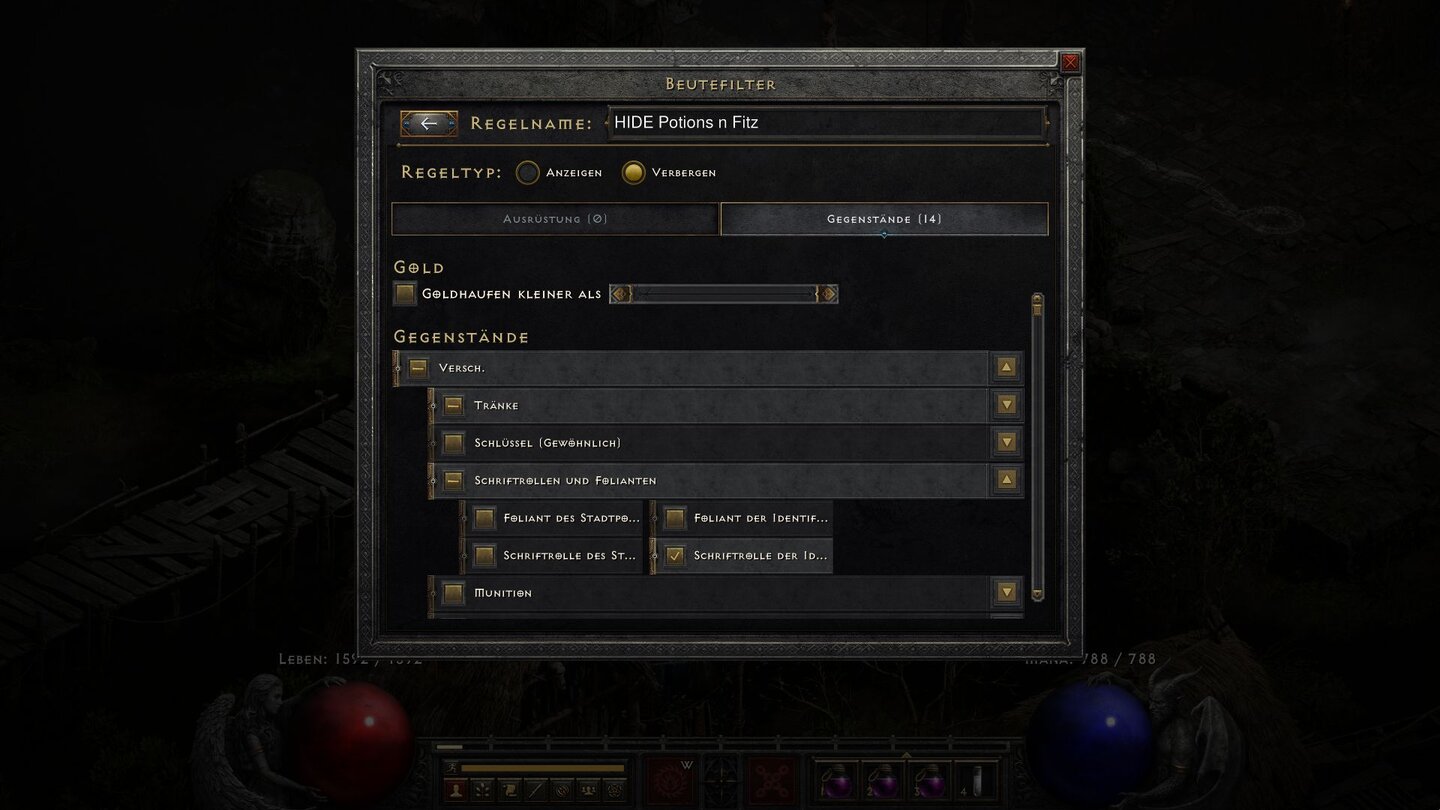
Task: Select the Anzeigen radio button
Action: tap(527, 172)
